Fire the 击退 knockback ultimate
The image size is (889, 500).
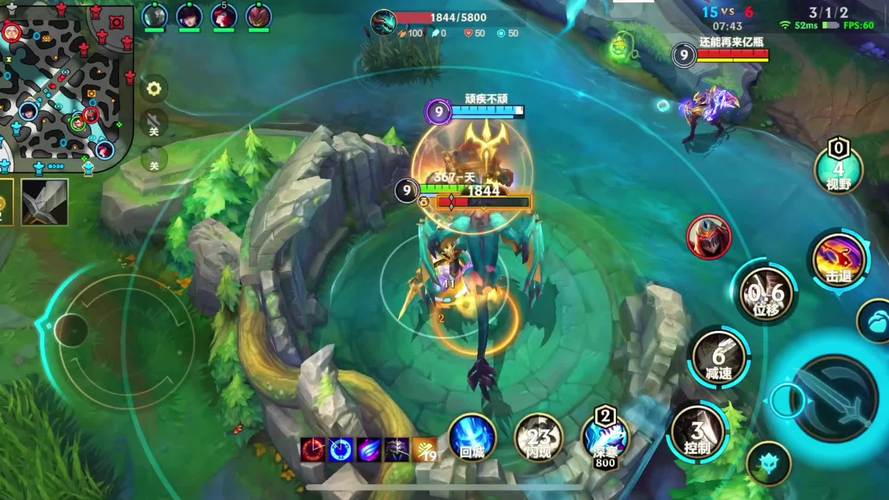(838, 258)
